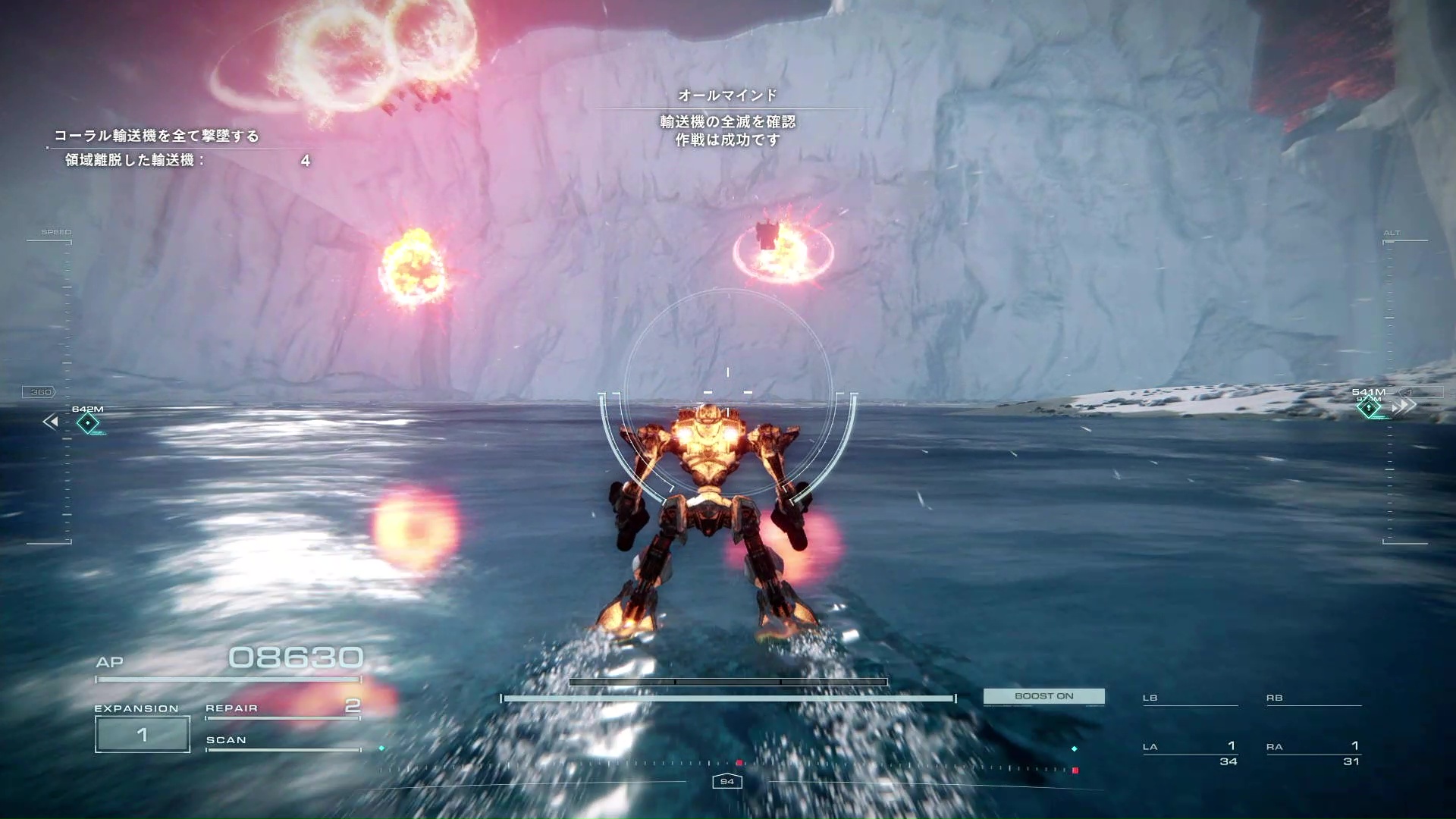Choose the LB shoulder weapon slot
Viewport: 1456px width, 819px height.
[1190, 698]
